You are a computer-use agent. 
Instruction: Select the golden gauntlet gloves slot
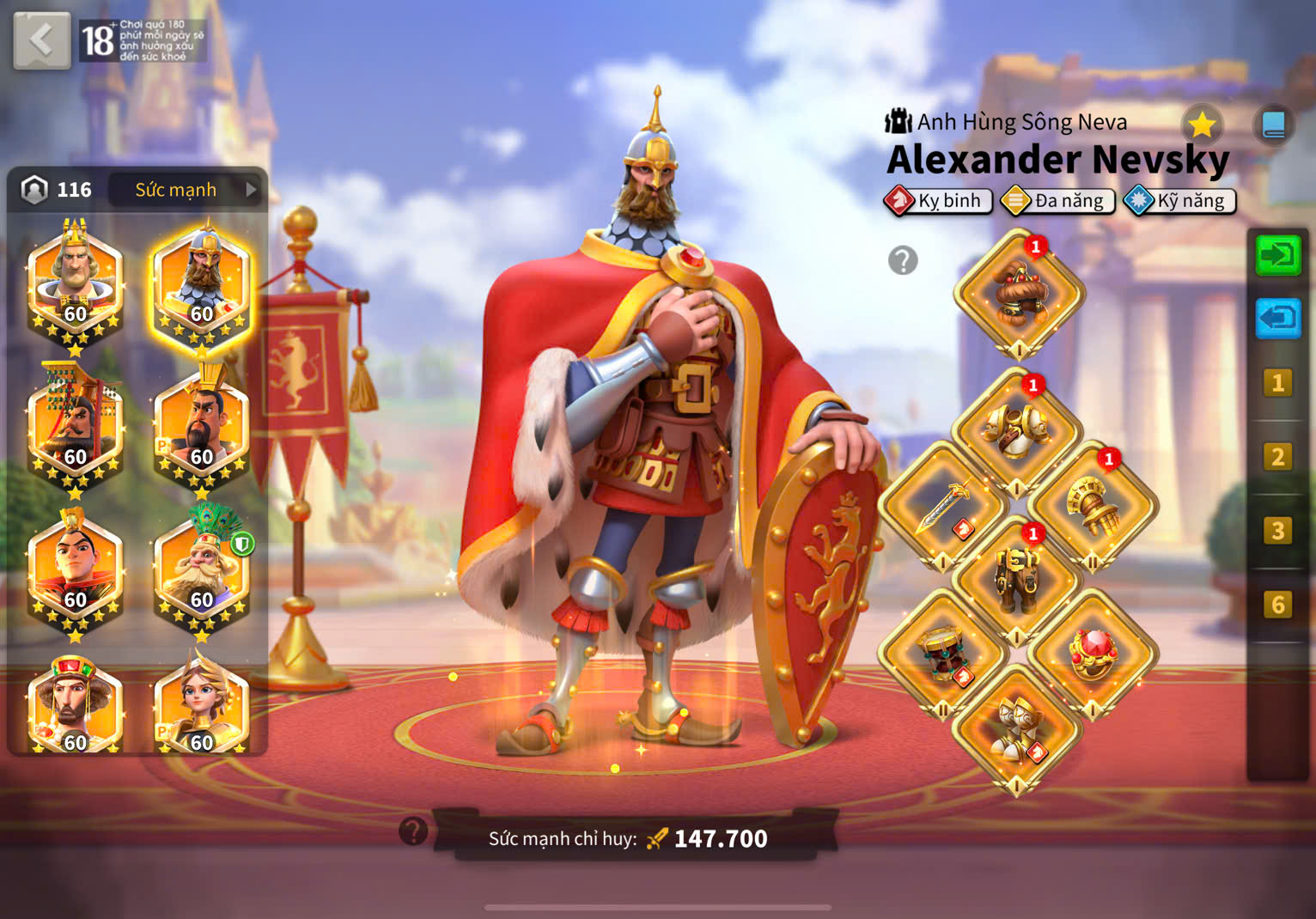click(x=1092, y=506)
